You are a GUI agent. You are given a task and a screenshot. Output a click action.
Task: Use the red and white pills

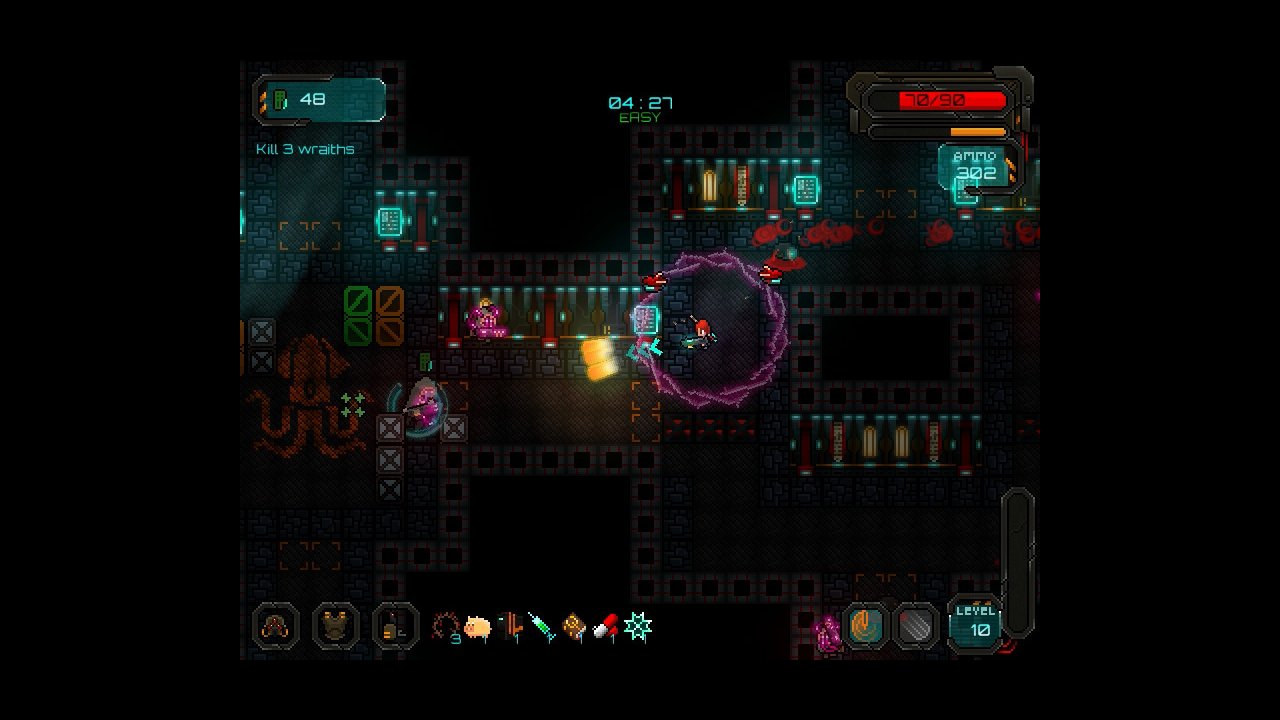tap(605, 627)
